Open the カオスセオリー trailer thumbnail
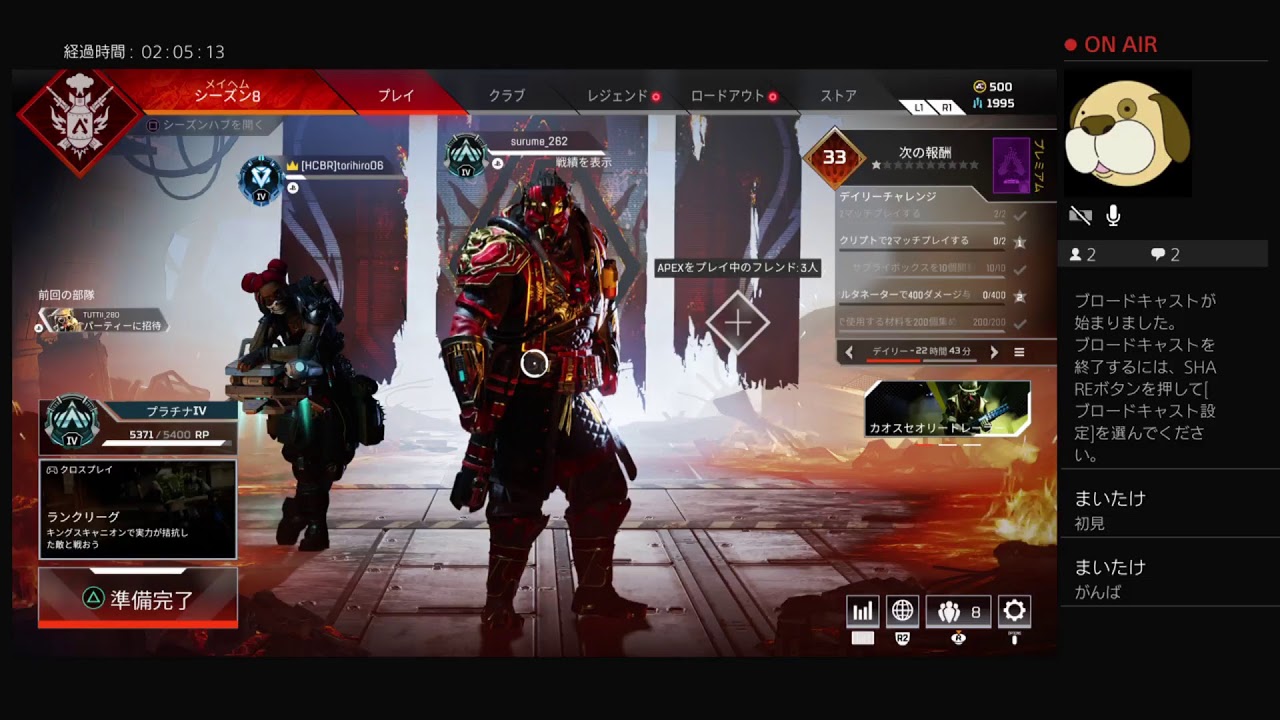1280x720 pixels. [947, 409]
